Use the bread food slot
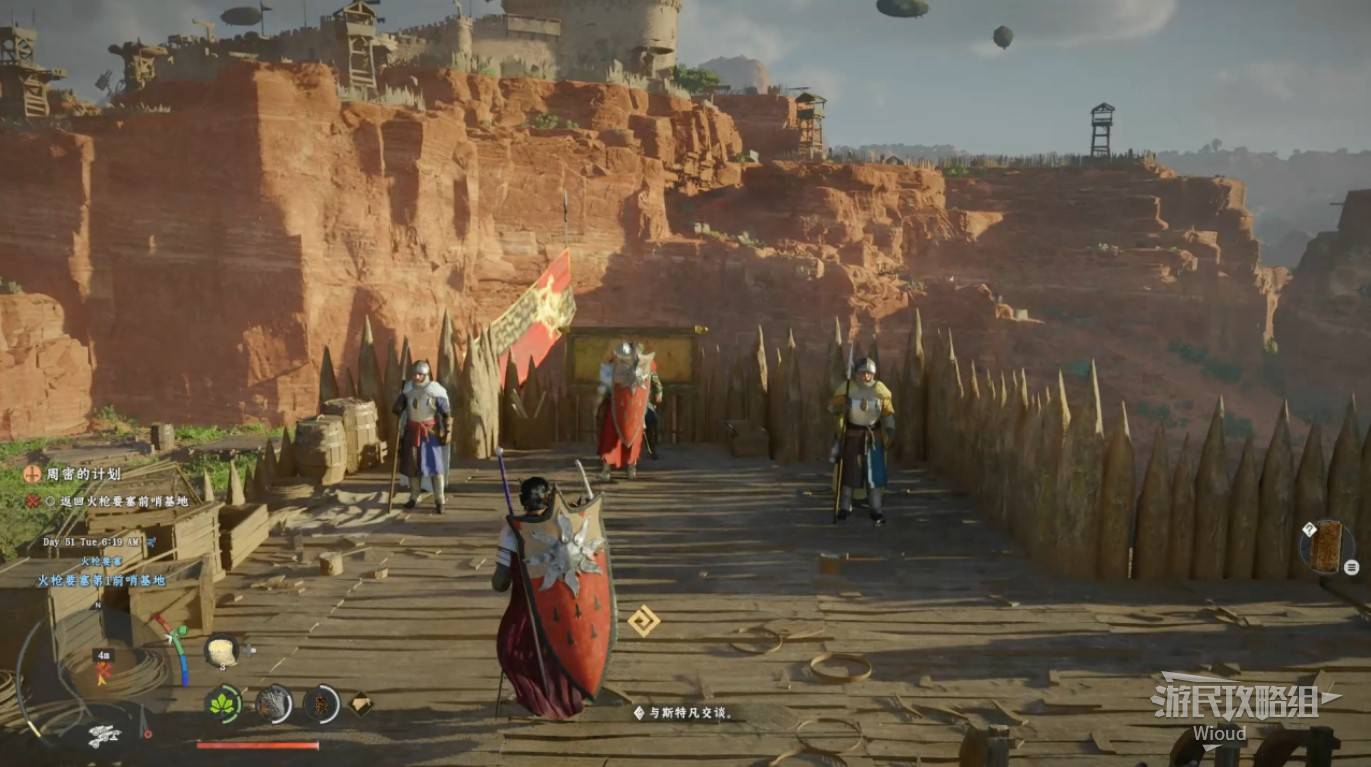1371x767 pixels. [x=221, y=650]
